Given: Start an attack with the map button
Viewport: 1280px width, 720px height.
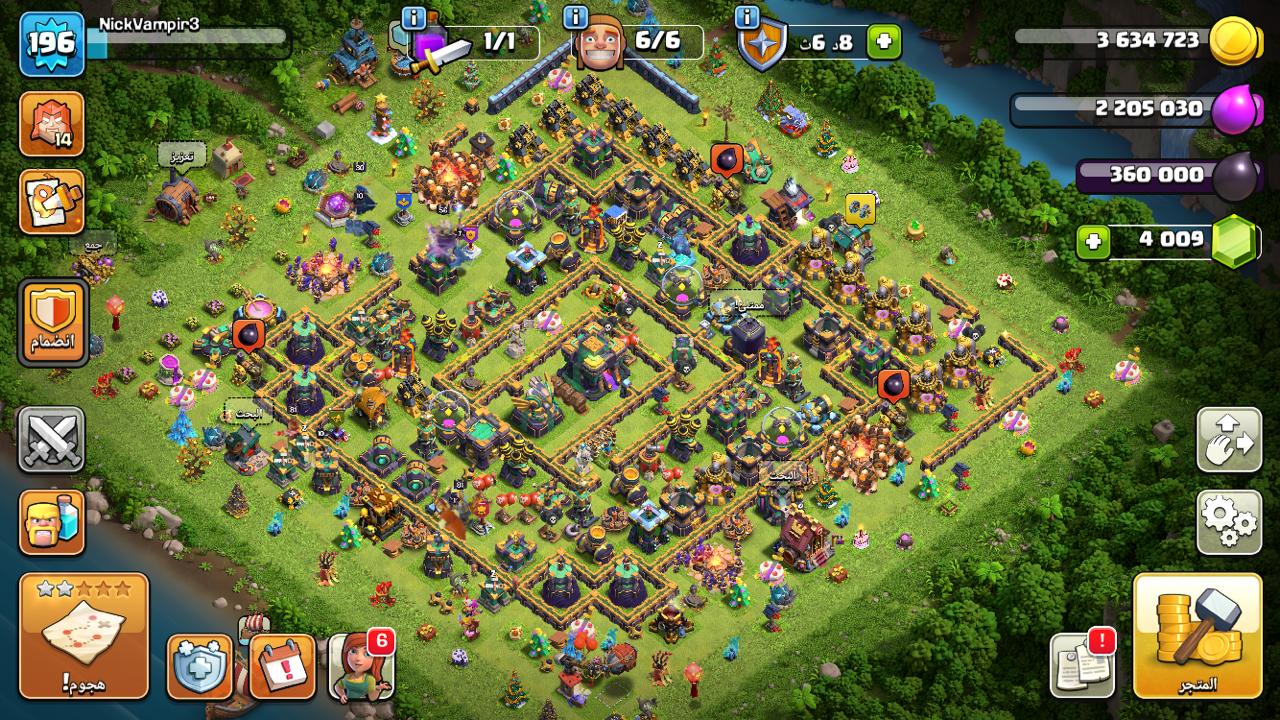Looking at the screenshot, I should click(x=83, y=635).
